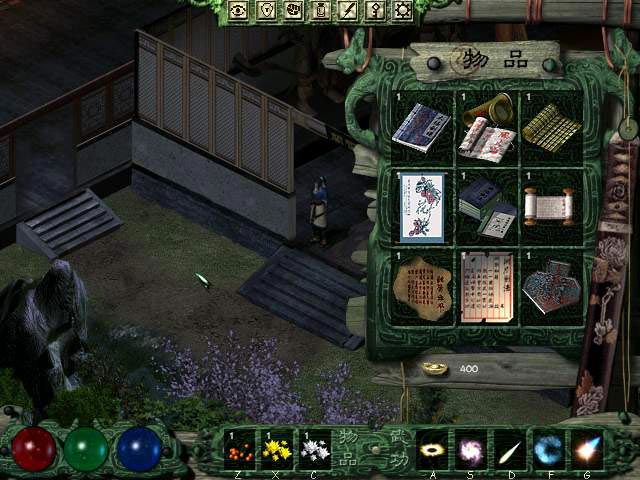Image resolution: width=640 pixels, height=480 pixels.
Task: Activate the blue vortex skill
Action: [547, 448]
